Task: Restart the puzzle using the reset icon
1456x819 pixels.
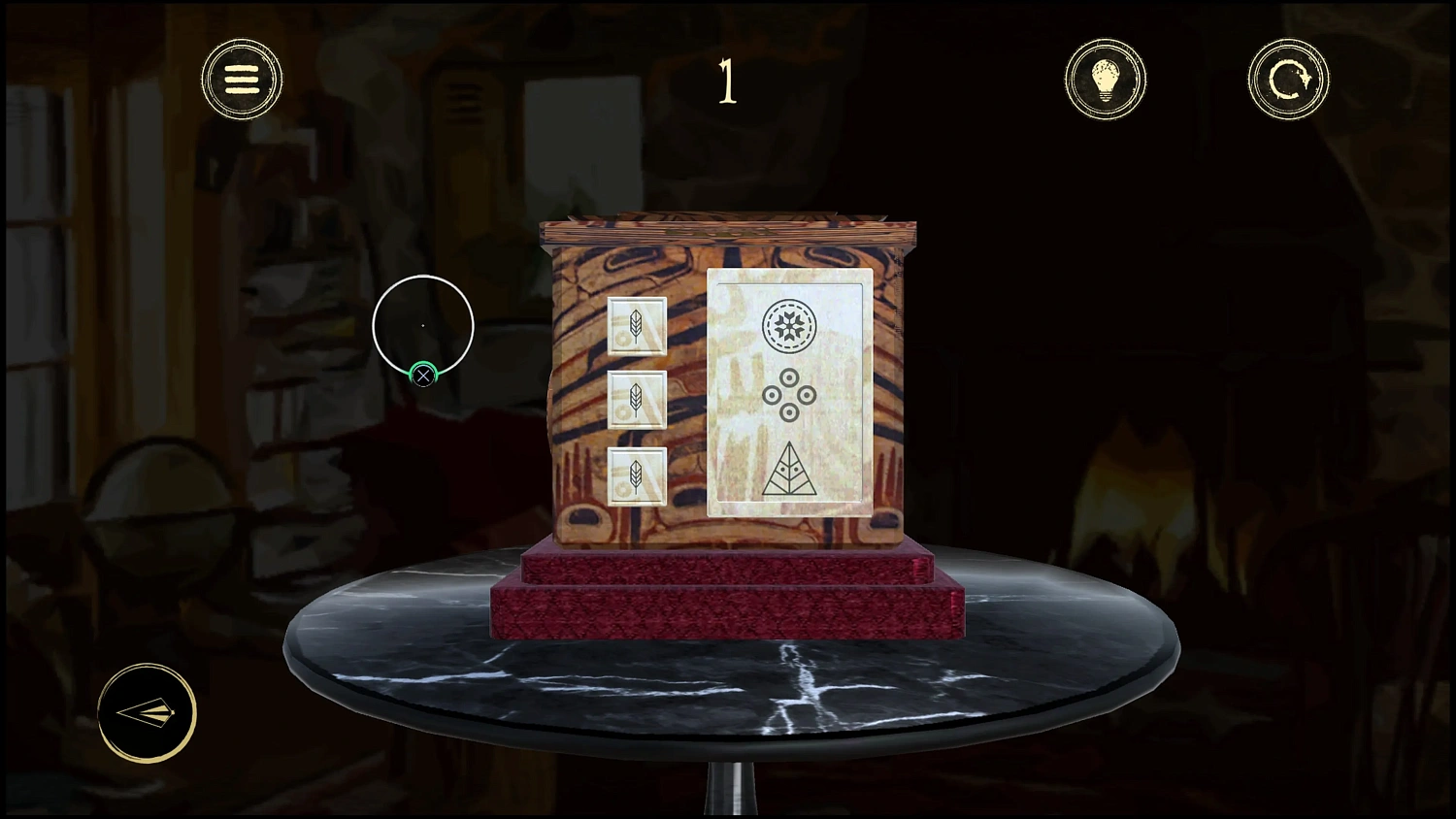Action: (x=1288, y=79)
